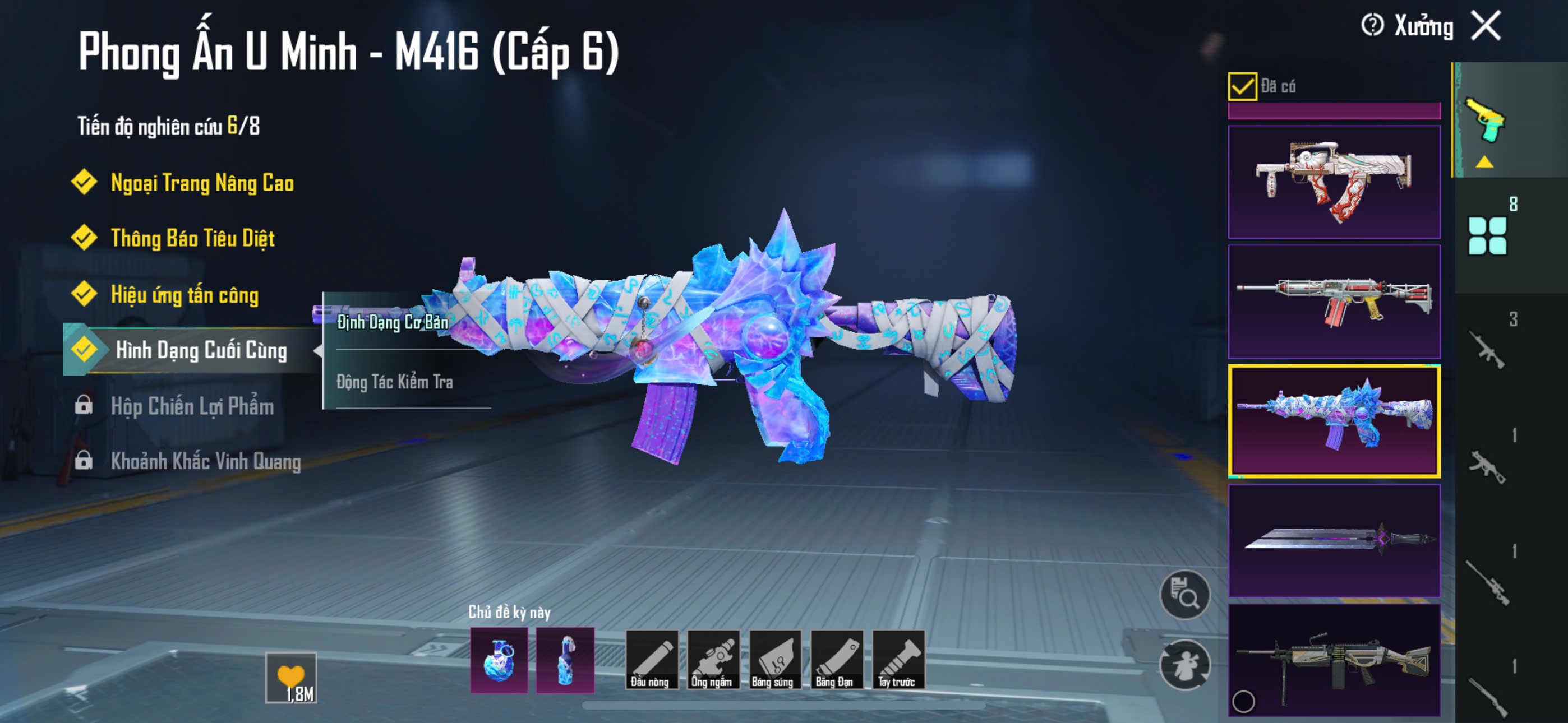This screenshot has height=723, width=1568.
Task: Choose Động Tác Kiểm Tra option
Action: tap(394, 382)
